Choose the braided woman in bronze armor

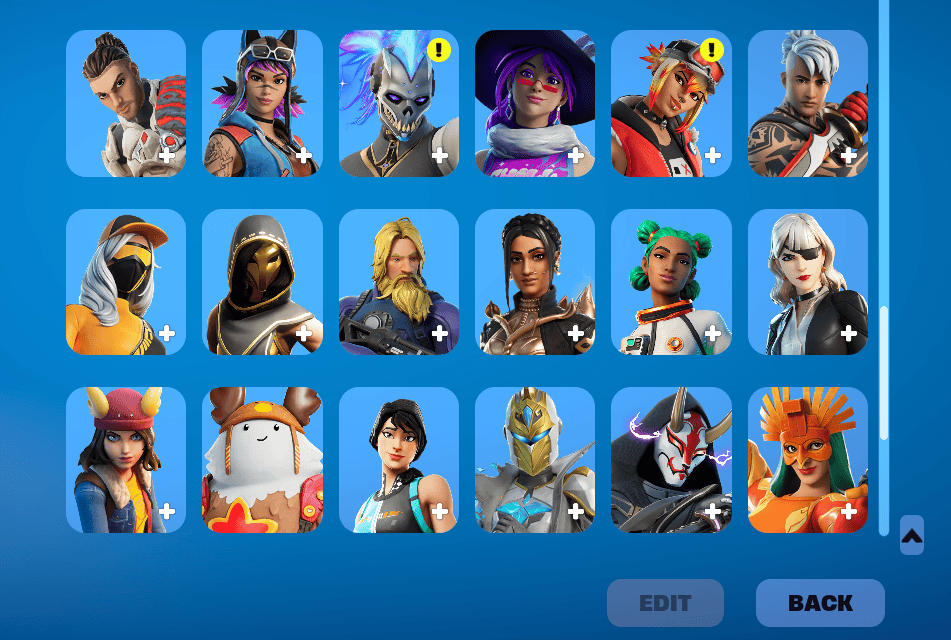[535, 282]
